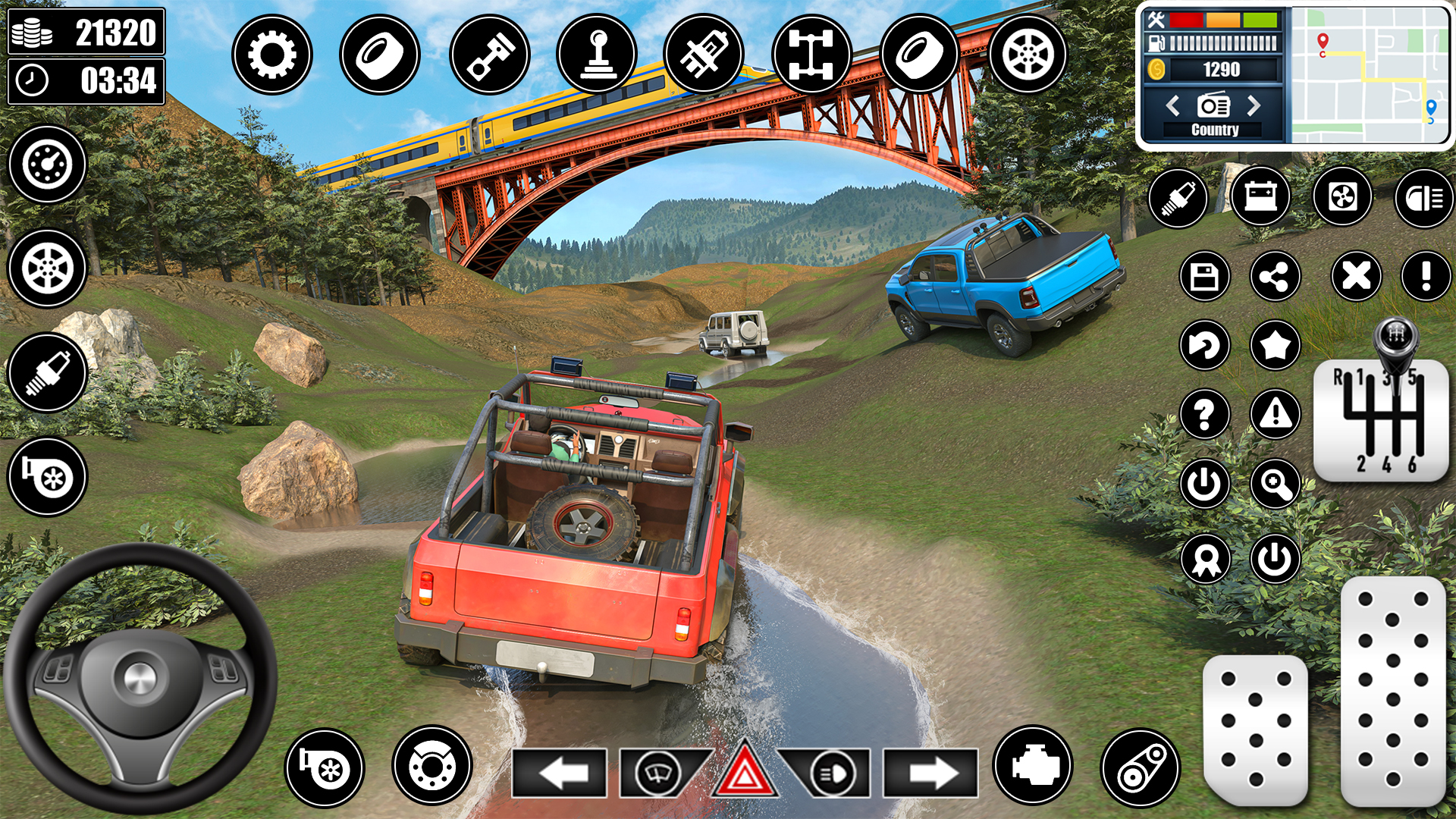Viewport: 1456px width, 819px height.
Task: Activate the right turn arrow indicator
Action: click(x=930, y=773)
